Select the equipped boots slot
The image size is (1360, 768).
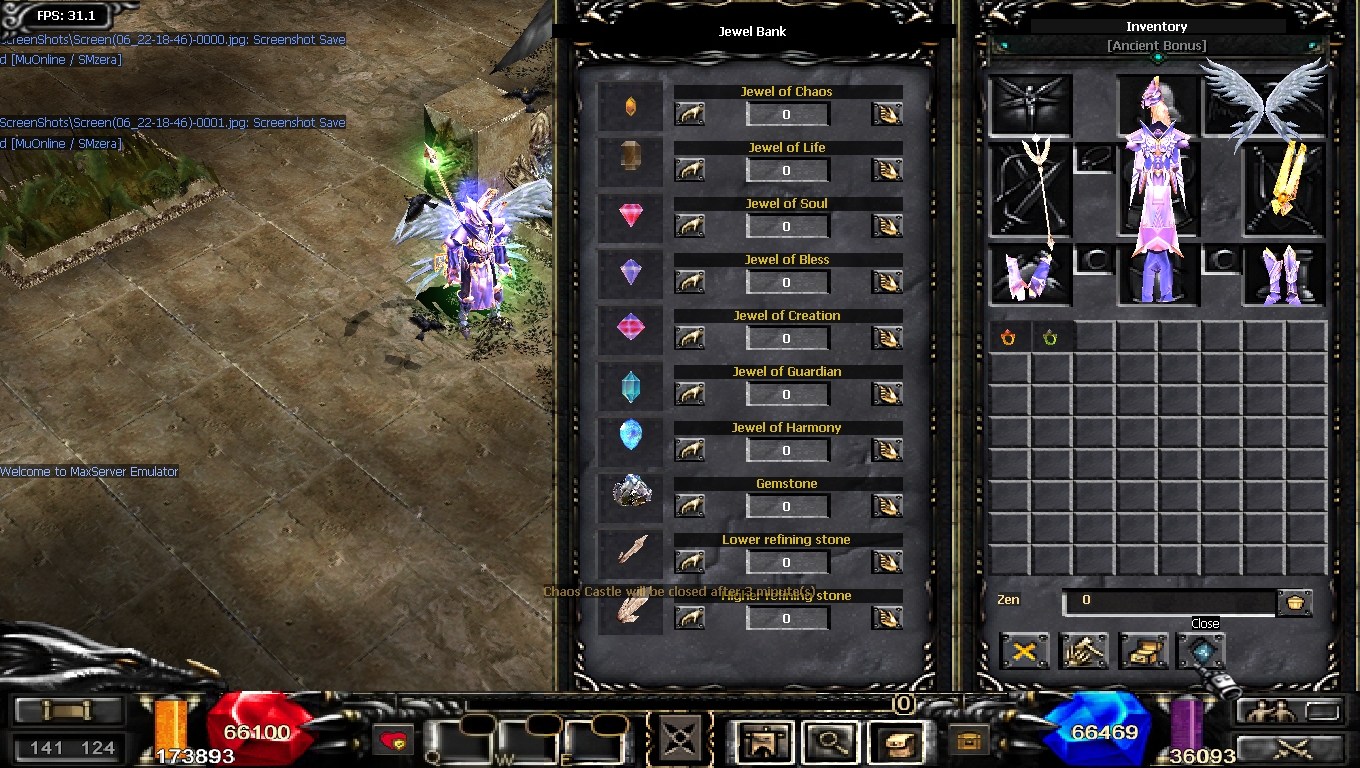[1284, 274]
